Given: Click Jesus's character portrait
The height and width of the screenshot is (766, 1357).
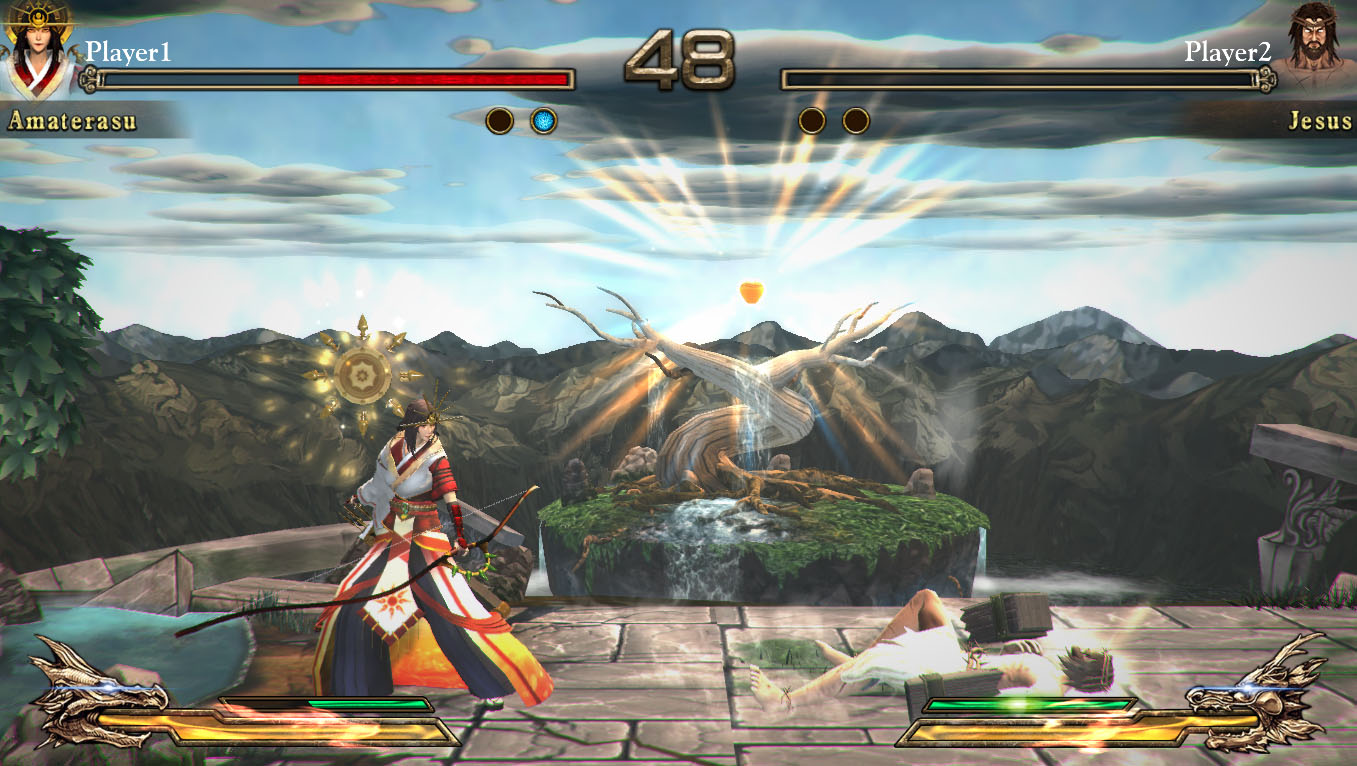Looking at the screenshot, I should (x=1315, y=48).
